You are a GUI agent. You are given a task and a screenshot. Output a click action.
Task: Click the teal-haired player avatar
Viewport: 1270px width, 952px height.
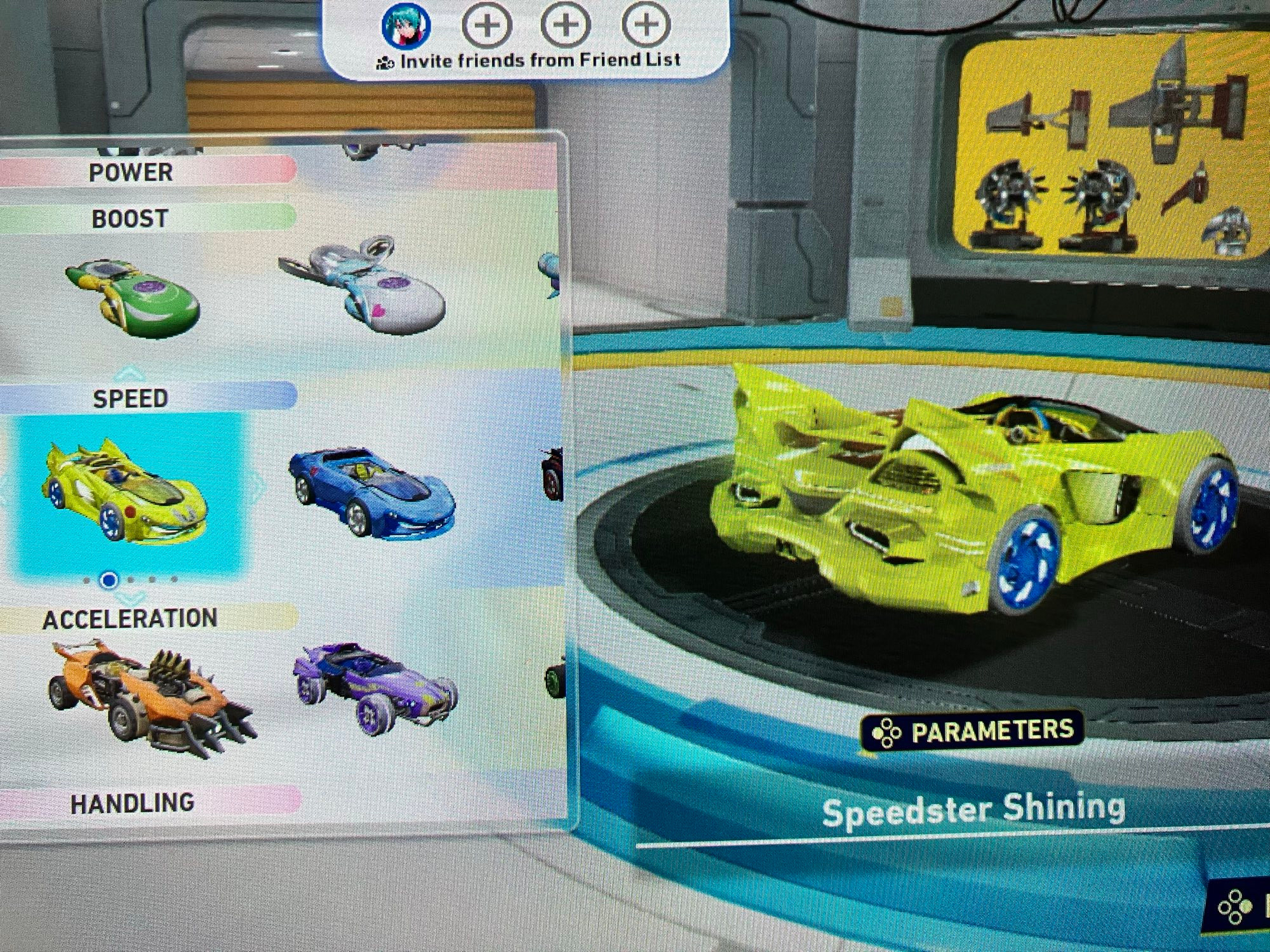(x=406, y=25)
